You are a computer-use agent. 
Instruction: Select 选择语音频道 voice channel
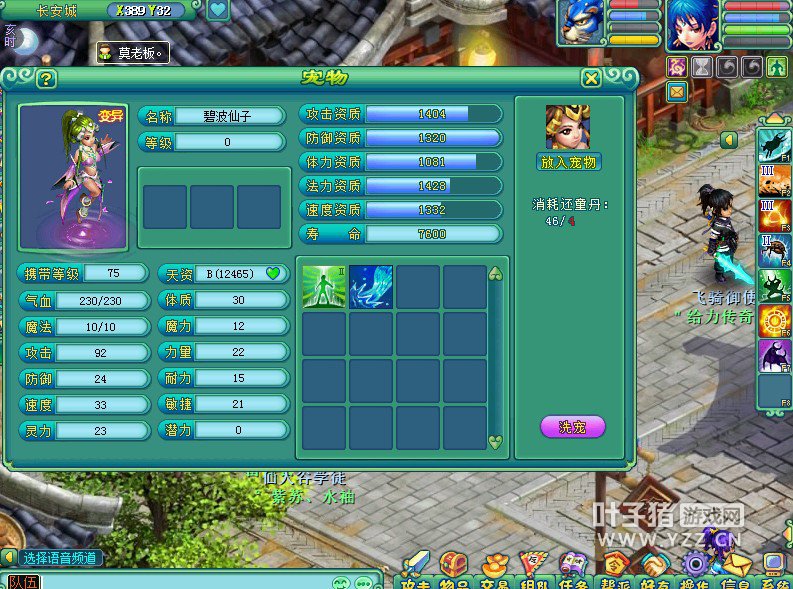(x=60, y=558)
